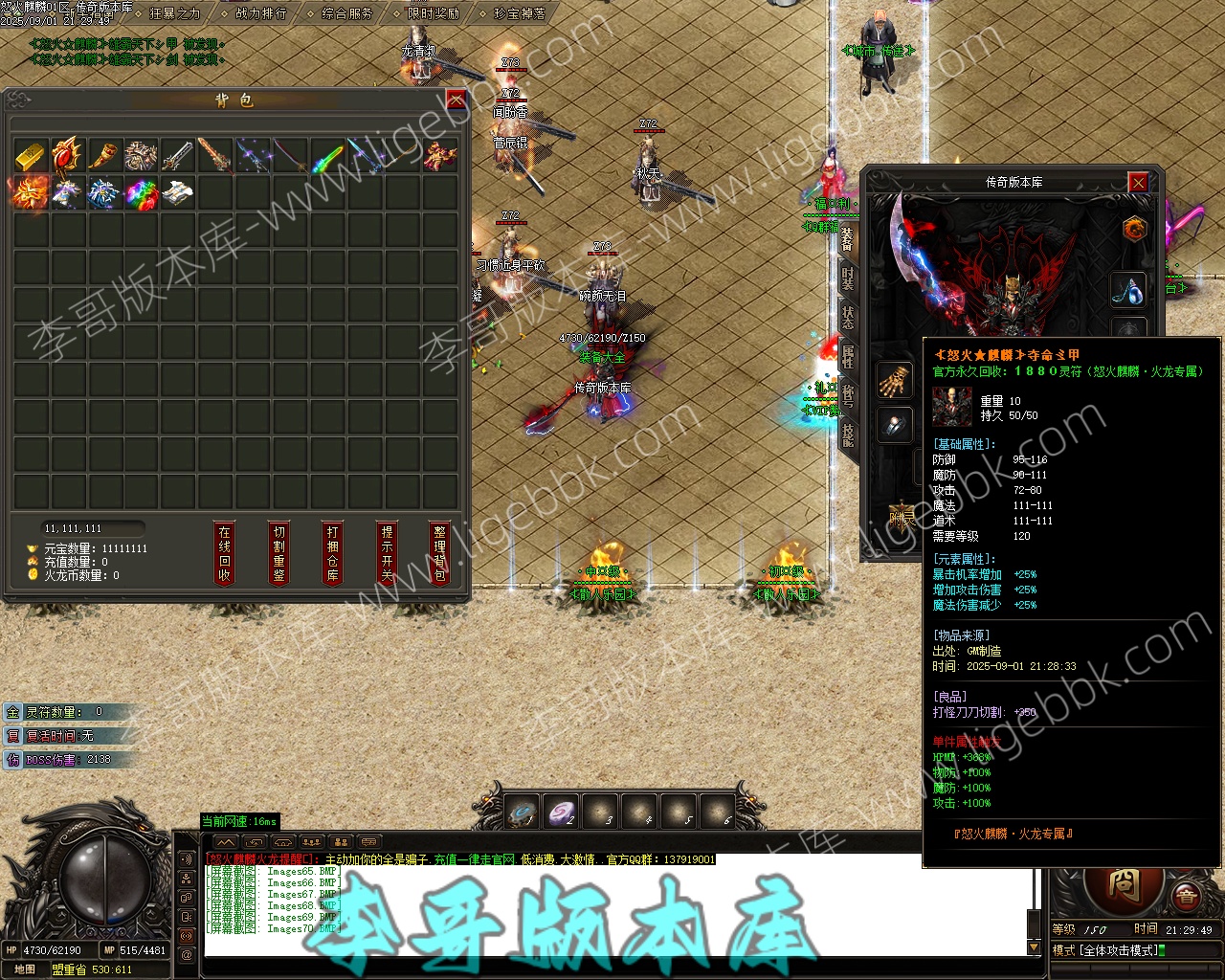Select the rainbow gem cluster item
This screenshot has width=1225, height=980.
tap(142, 192)
